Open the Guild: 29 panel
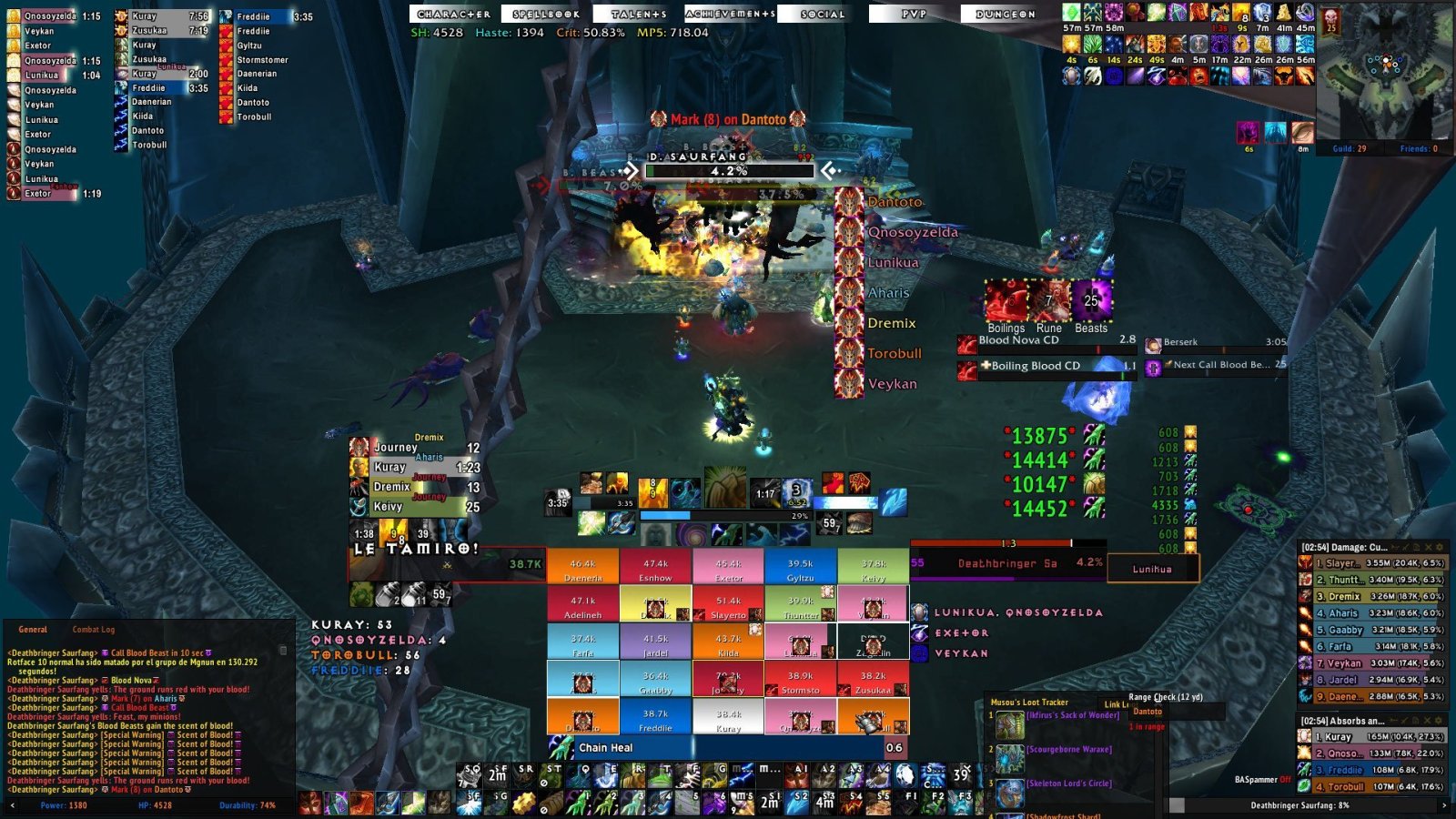1456x819 pixels. point(1350,148)
